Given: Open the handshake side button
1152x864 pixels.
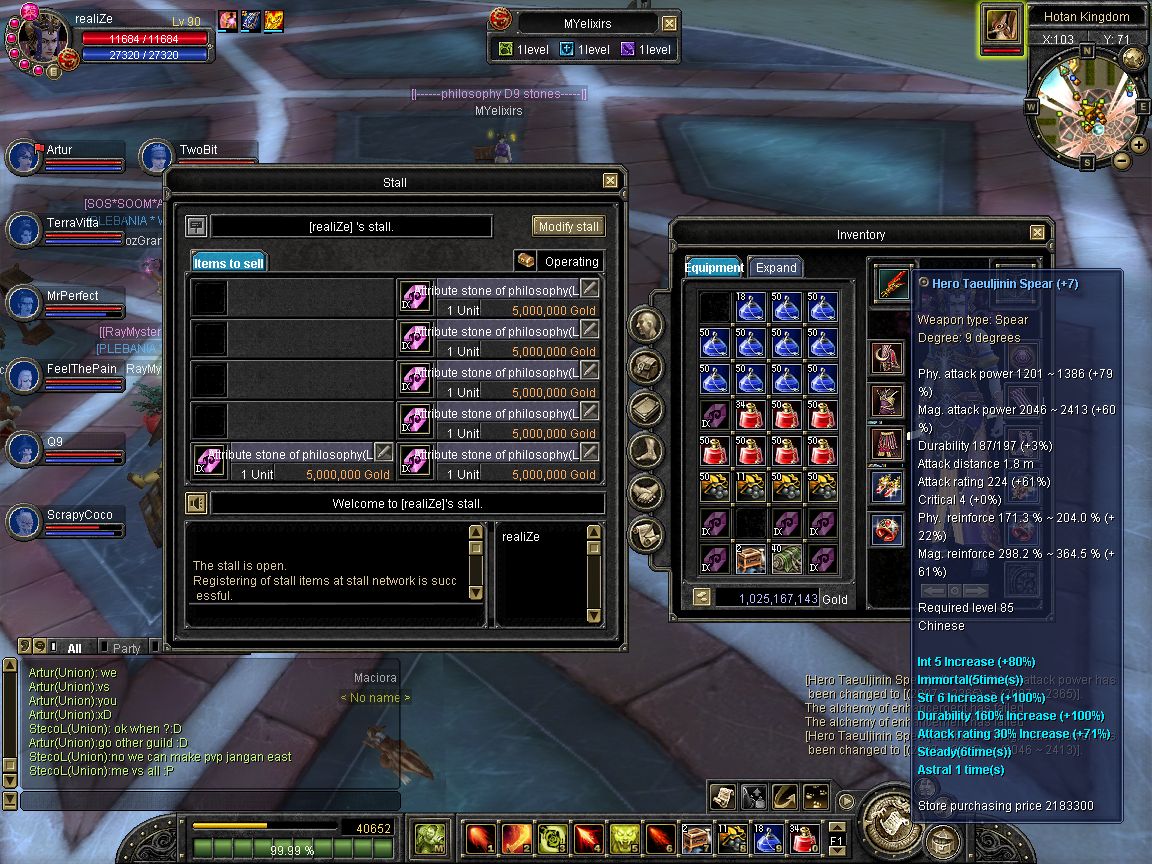Looking at the screenshot, I should [x=646, y=492].
